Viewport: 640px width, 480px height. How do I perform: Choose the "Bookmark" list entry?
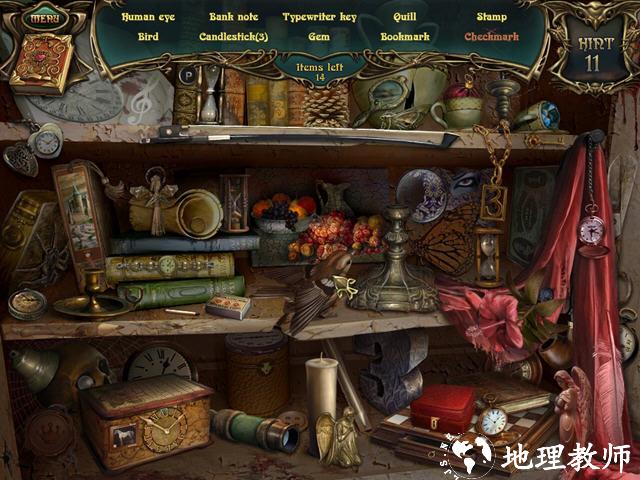pos(405,36)
